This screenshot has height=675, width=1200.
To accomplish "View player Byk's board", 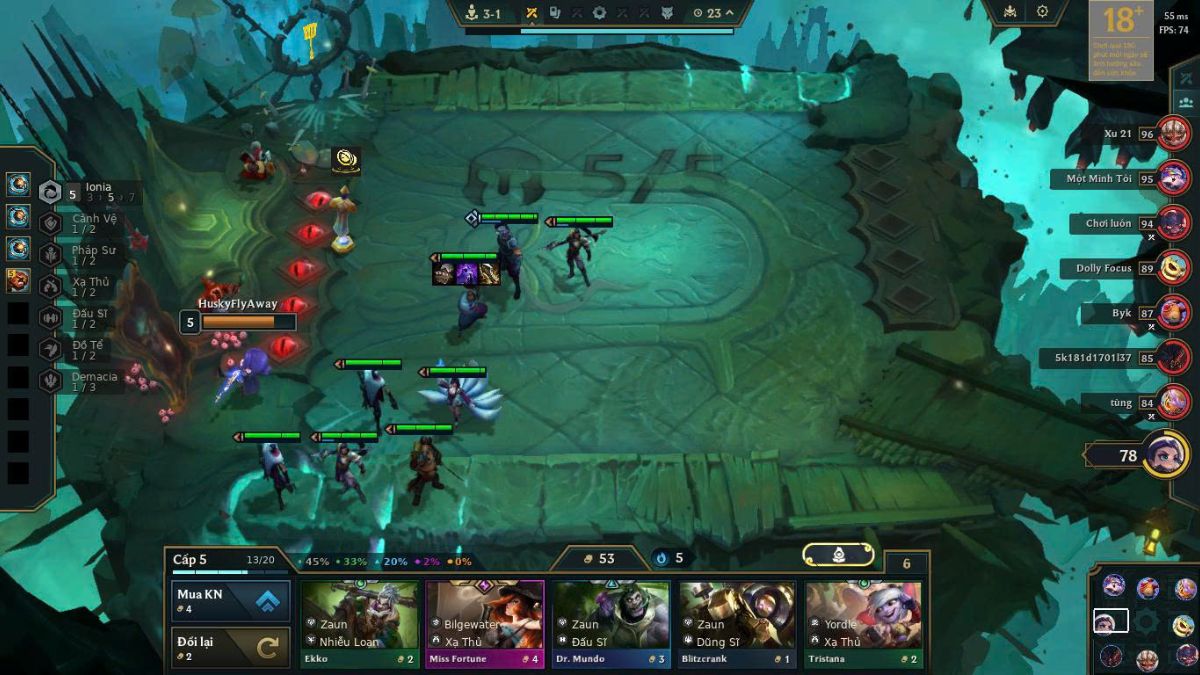I will click(x=1173, y=313).
